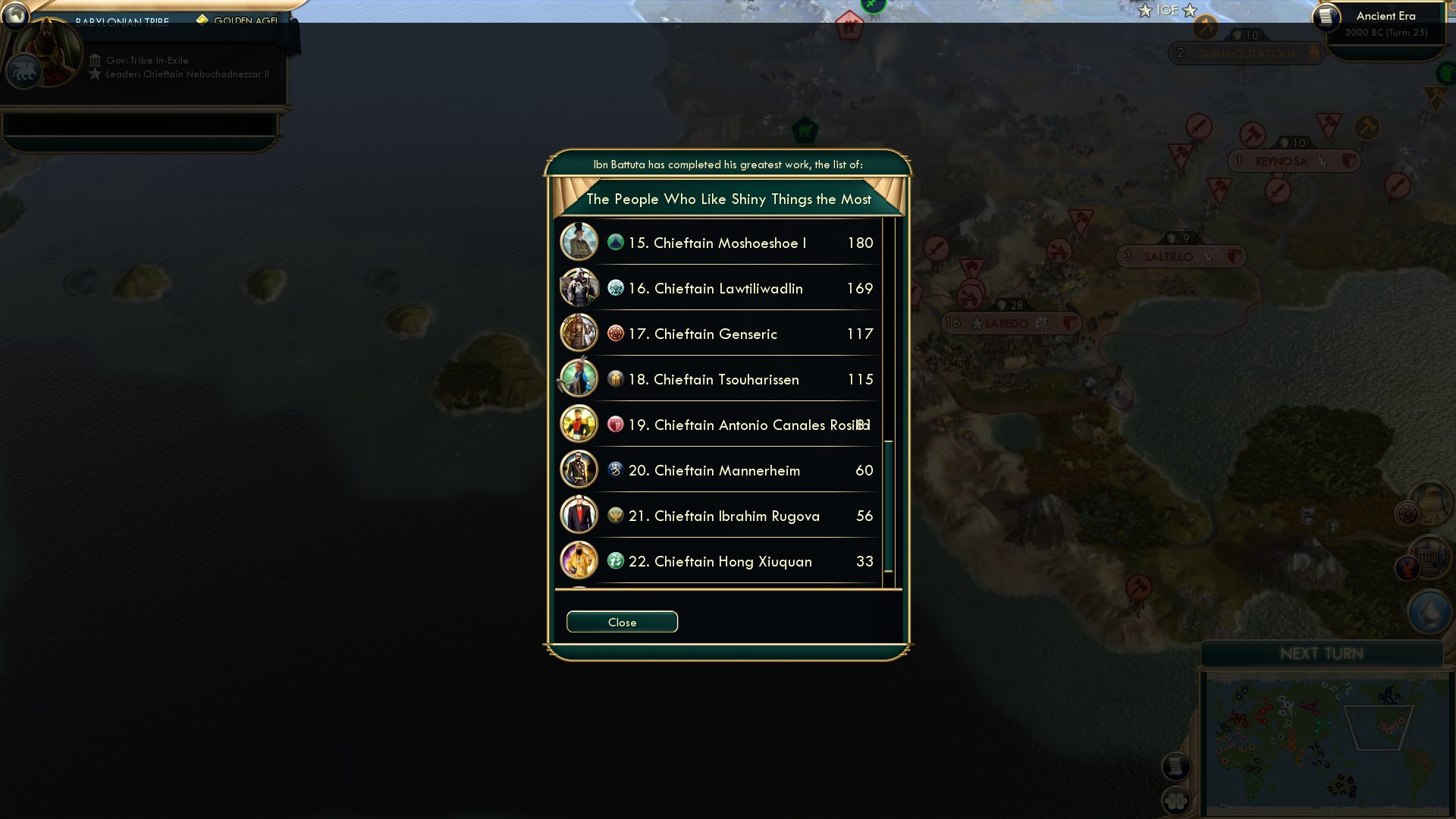Select the ziggurat diplomacy icon on right edge
1456x819 pixels.
click(x=1432, y=502)
